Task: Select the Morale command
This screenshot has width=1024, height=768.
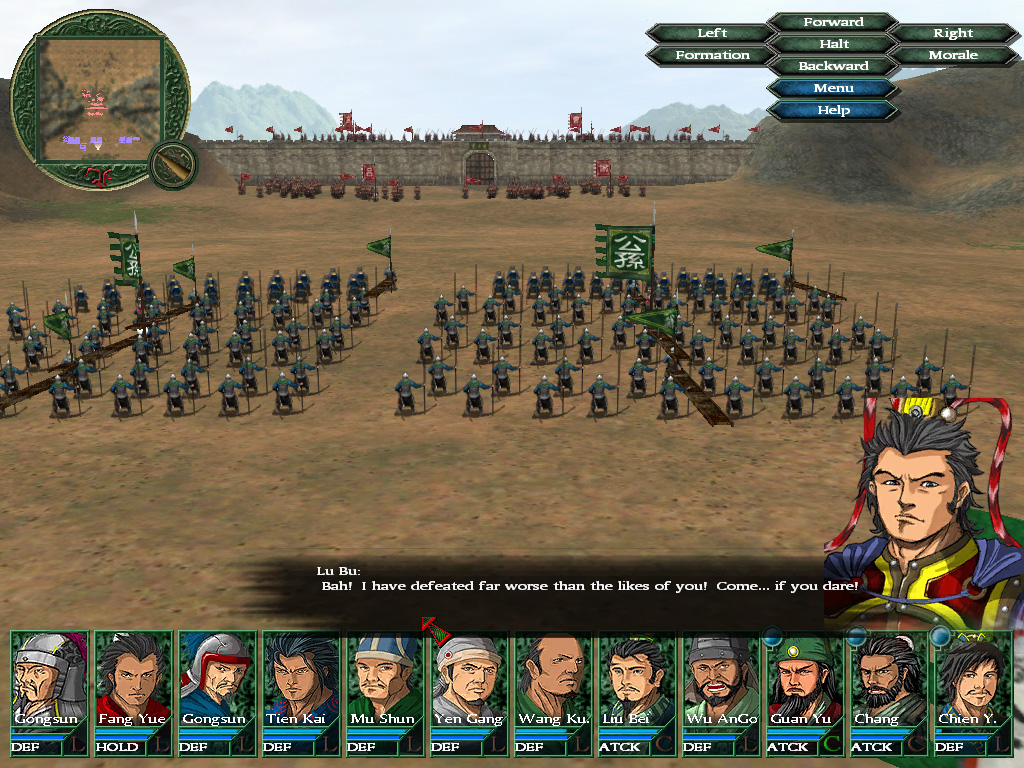Action: point(953,55)
